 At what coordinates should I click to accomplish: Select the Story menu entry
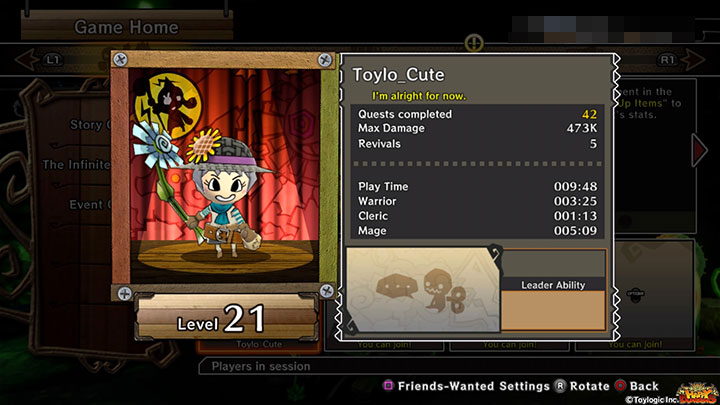coord(87,125)
